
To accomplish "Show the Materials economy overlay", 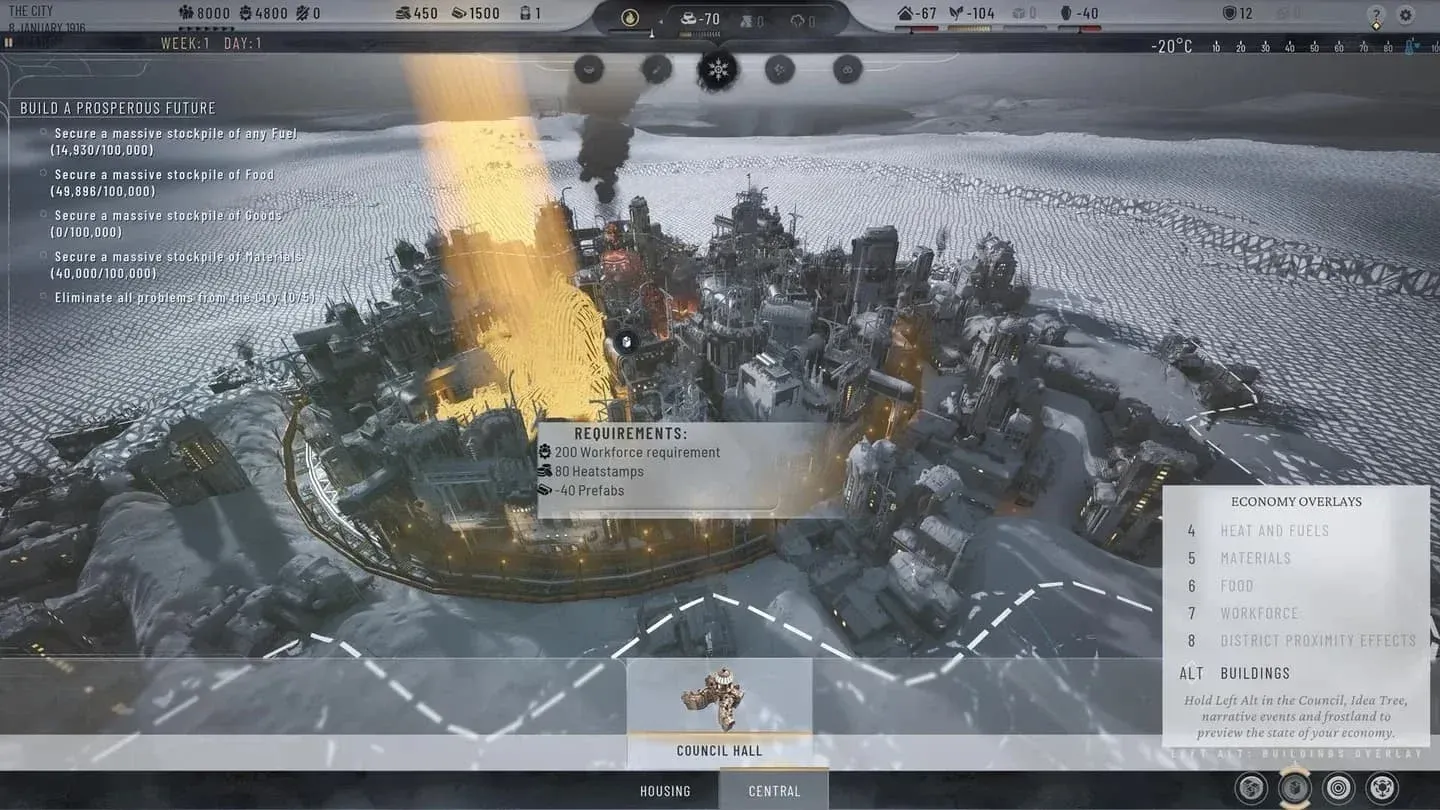I will coord(1255,558).
